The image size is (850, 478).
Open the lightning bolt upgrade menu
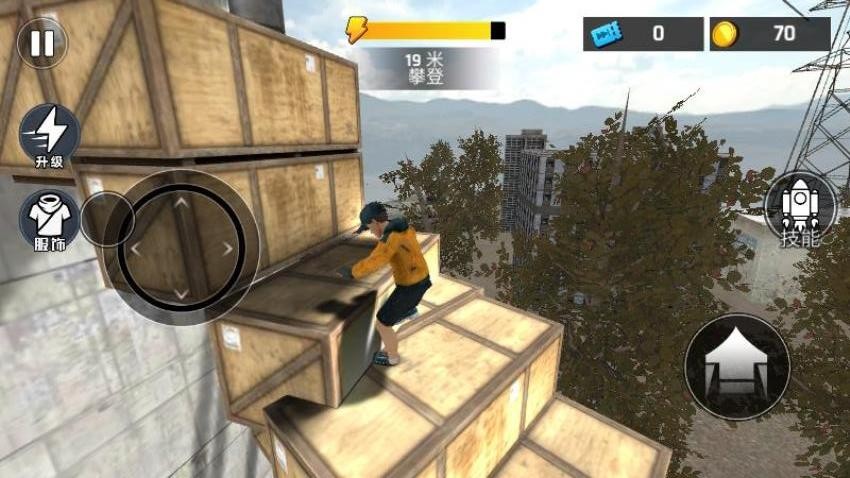[x=49, y=135]
